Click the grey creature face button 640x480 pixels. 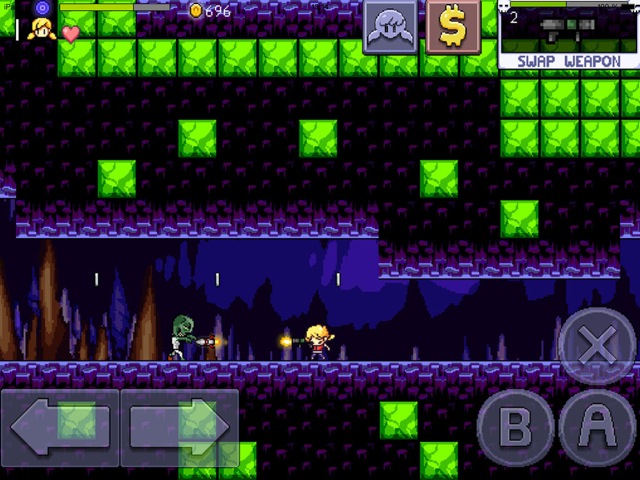(391, 27)
